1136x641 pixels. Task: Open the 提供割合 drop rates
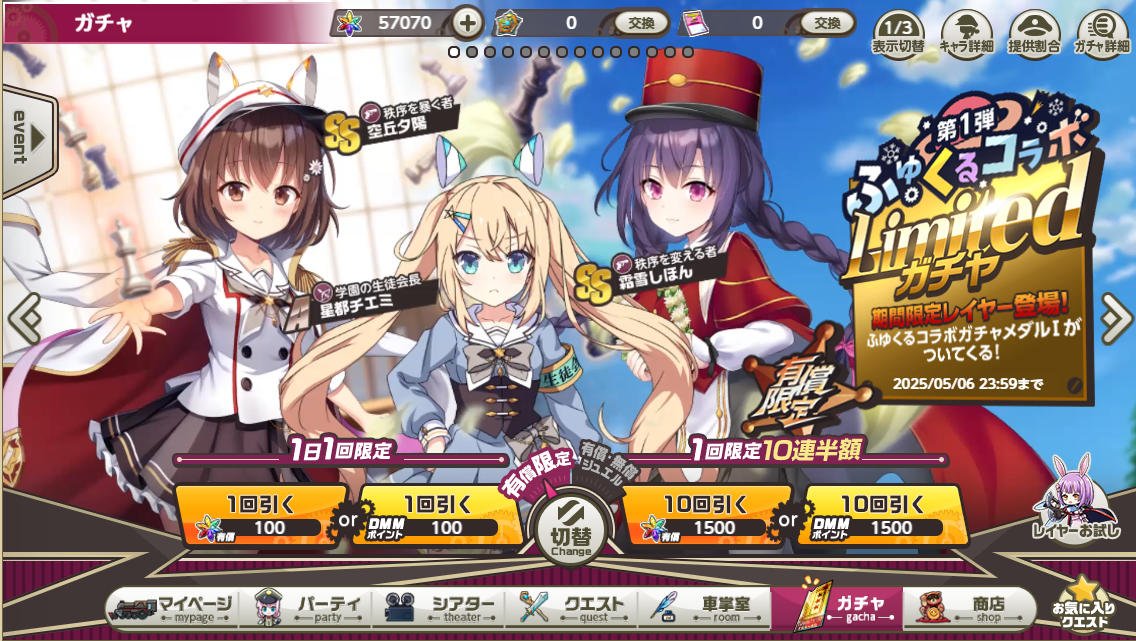point(1033,32)
